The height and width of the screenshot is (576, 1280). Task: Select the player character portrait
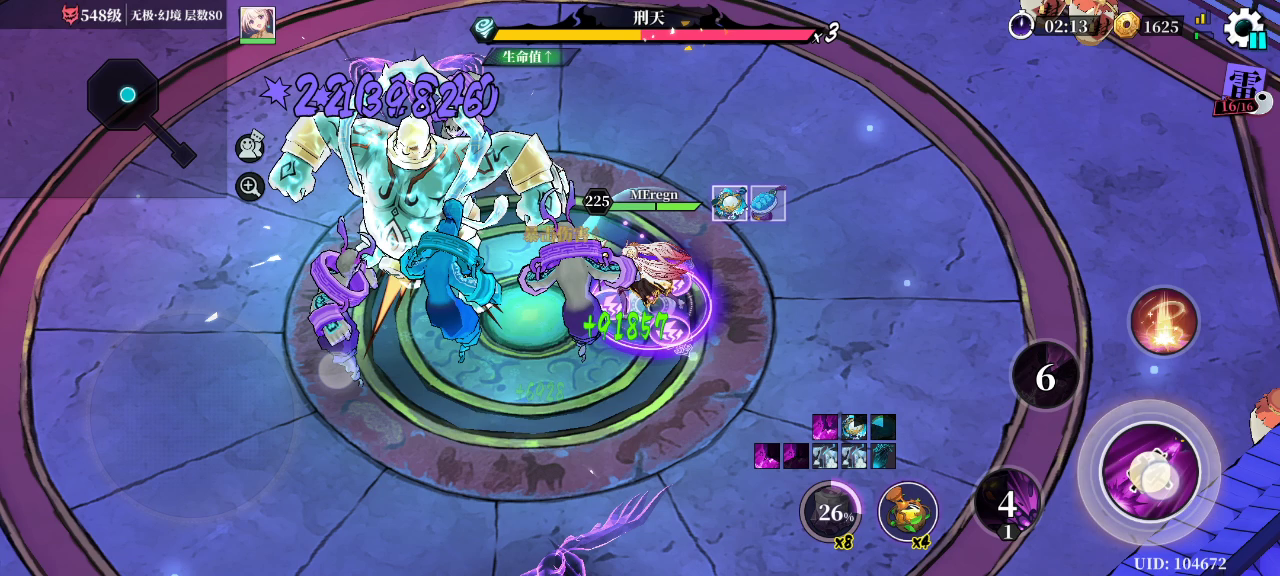click(257, 25)
